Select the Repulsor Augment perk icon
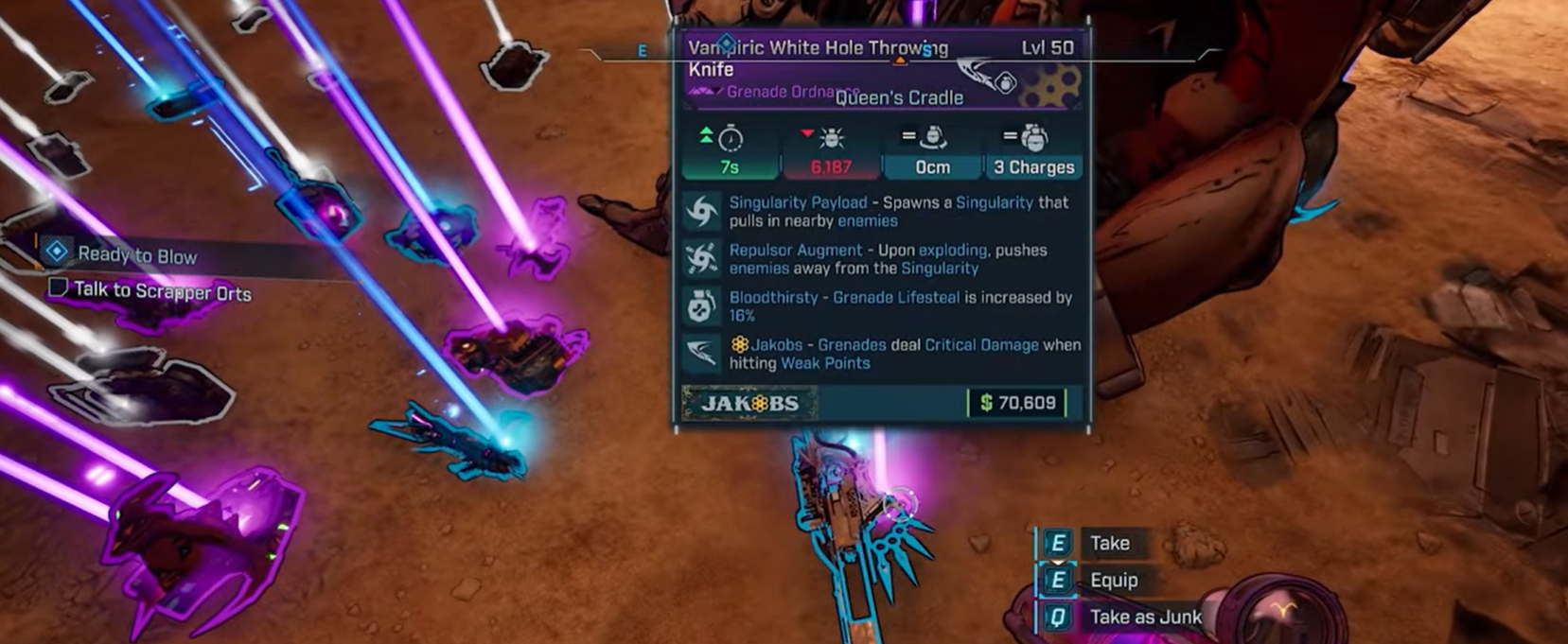 tap(702, 258)
